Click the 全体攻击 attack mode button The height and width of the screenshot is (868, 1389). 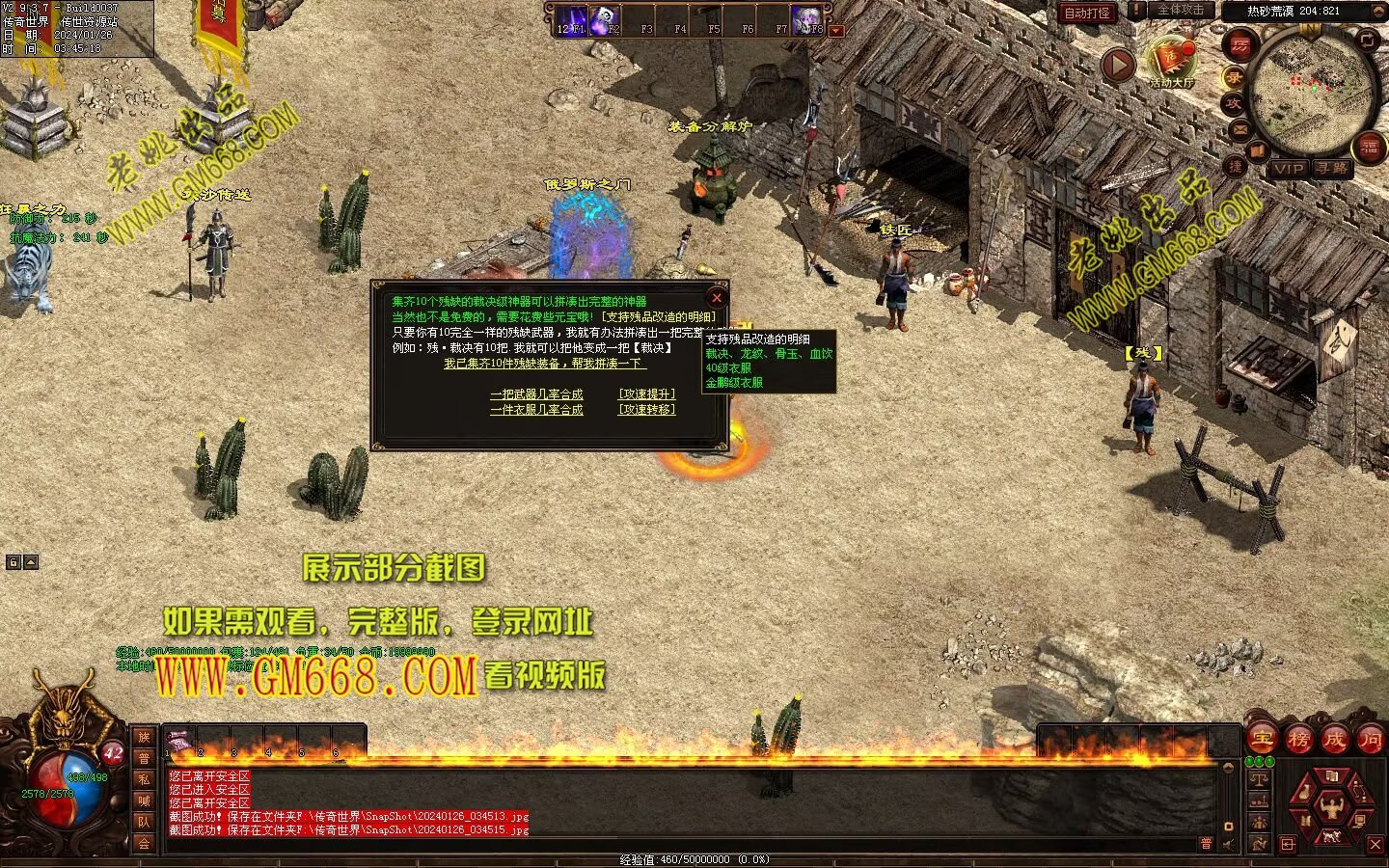coord(1181,11)
